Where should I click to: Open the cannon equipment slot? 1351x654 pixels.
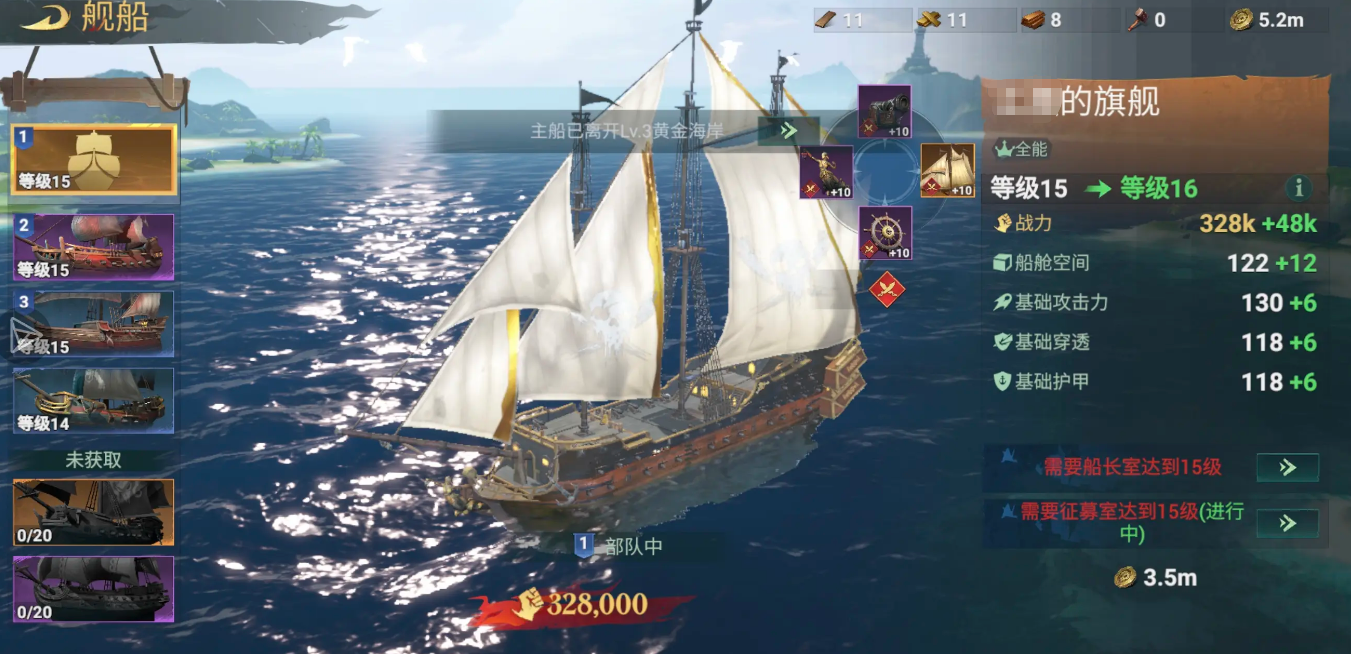pos(885,112)
